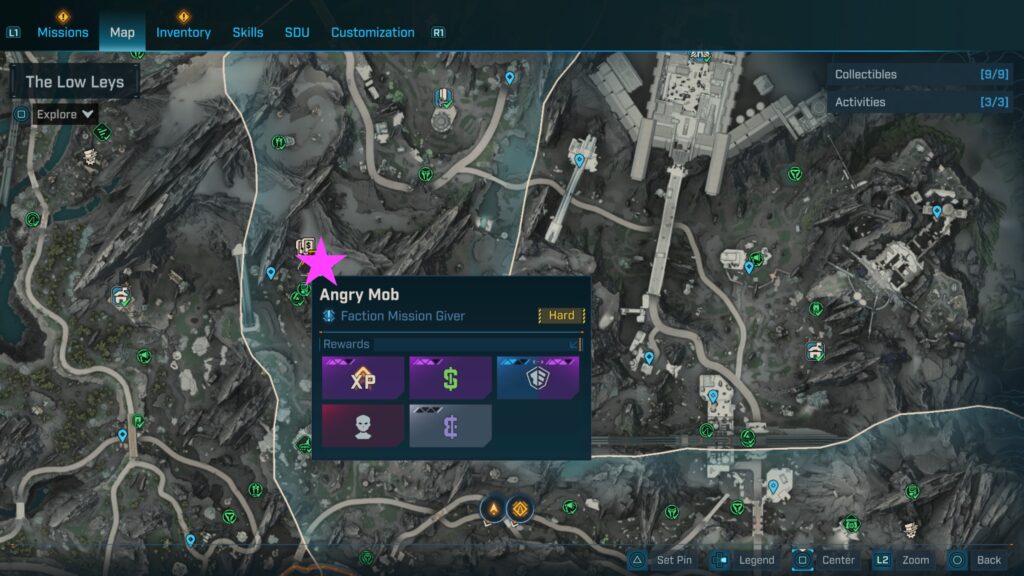Select the Map tab

[122, 32]
